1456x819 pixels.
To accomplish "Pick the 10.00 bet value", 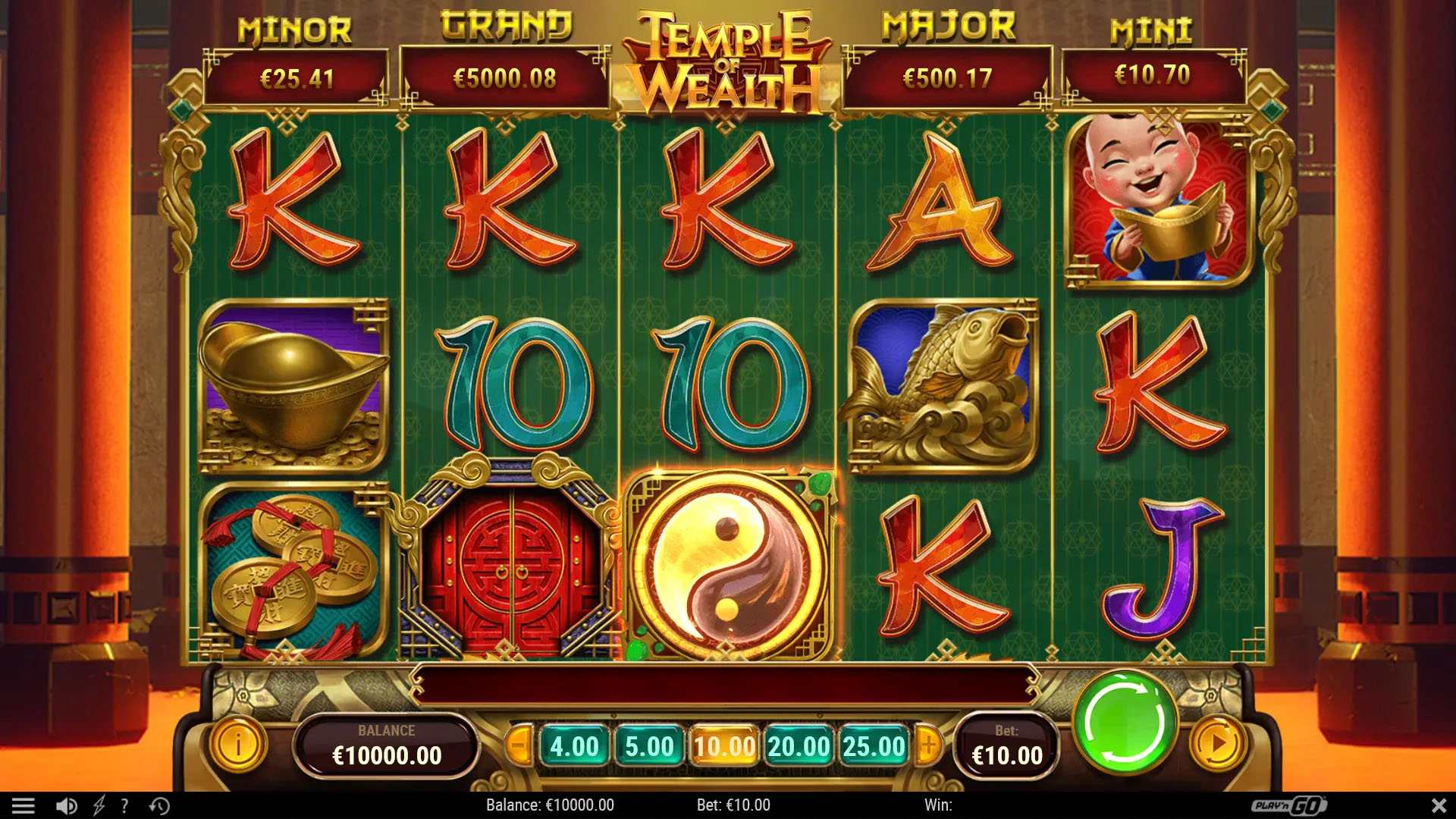I will [x=724, y=746].
